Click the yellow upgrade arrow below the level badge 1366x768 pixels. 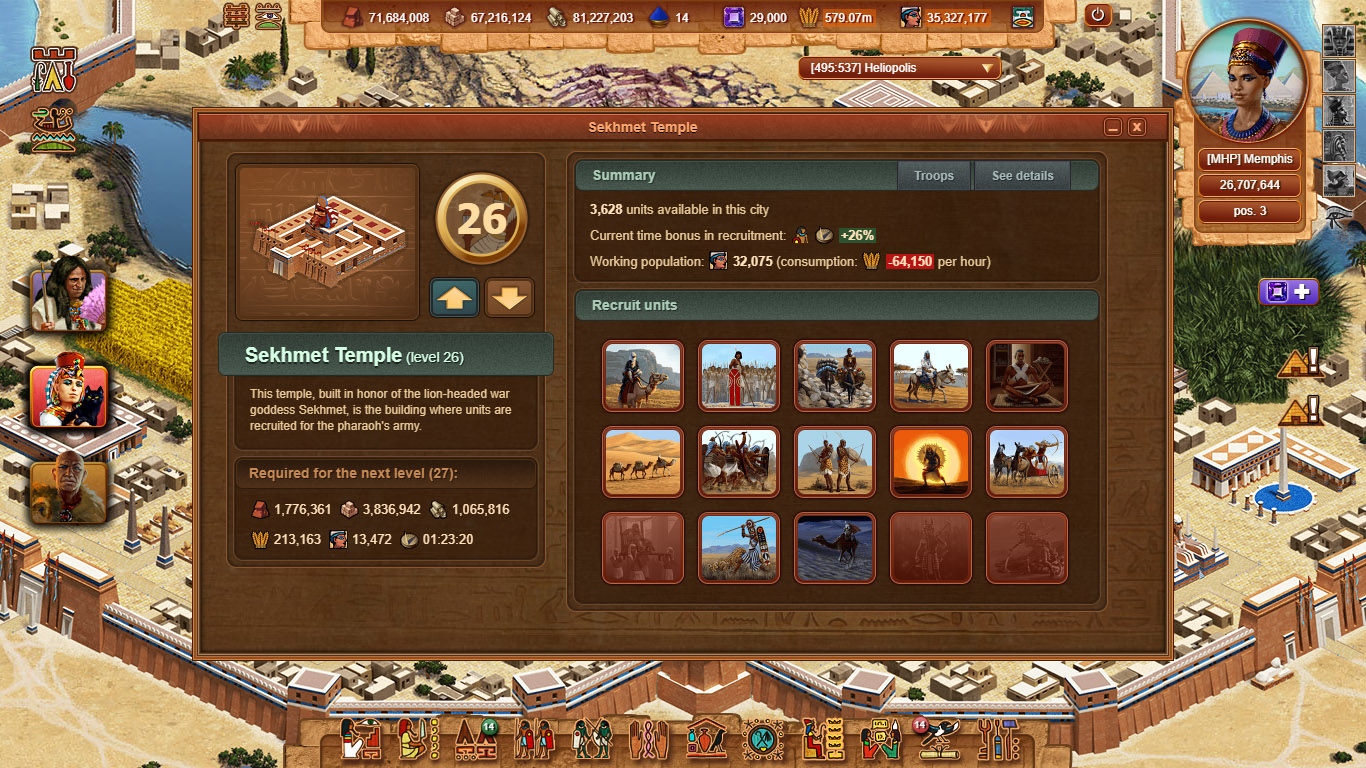(x=455, y=297)
